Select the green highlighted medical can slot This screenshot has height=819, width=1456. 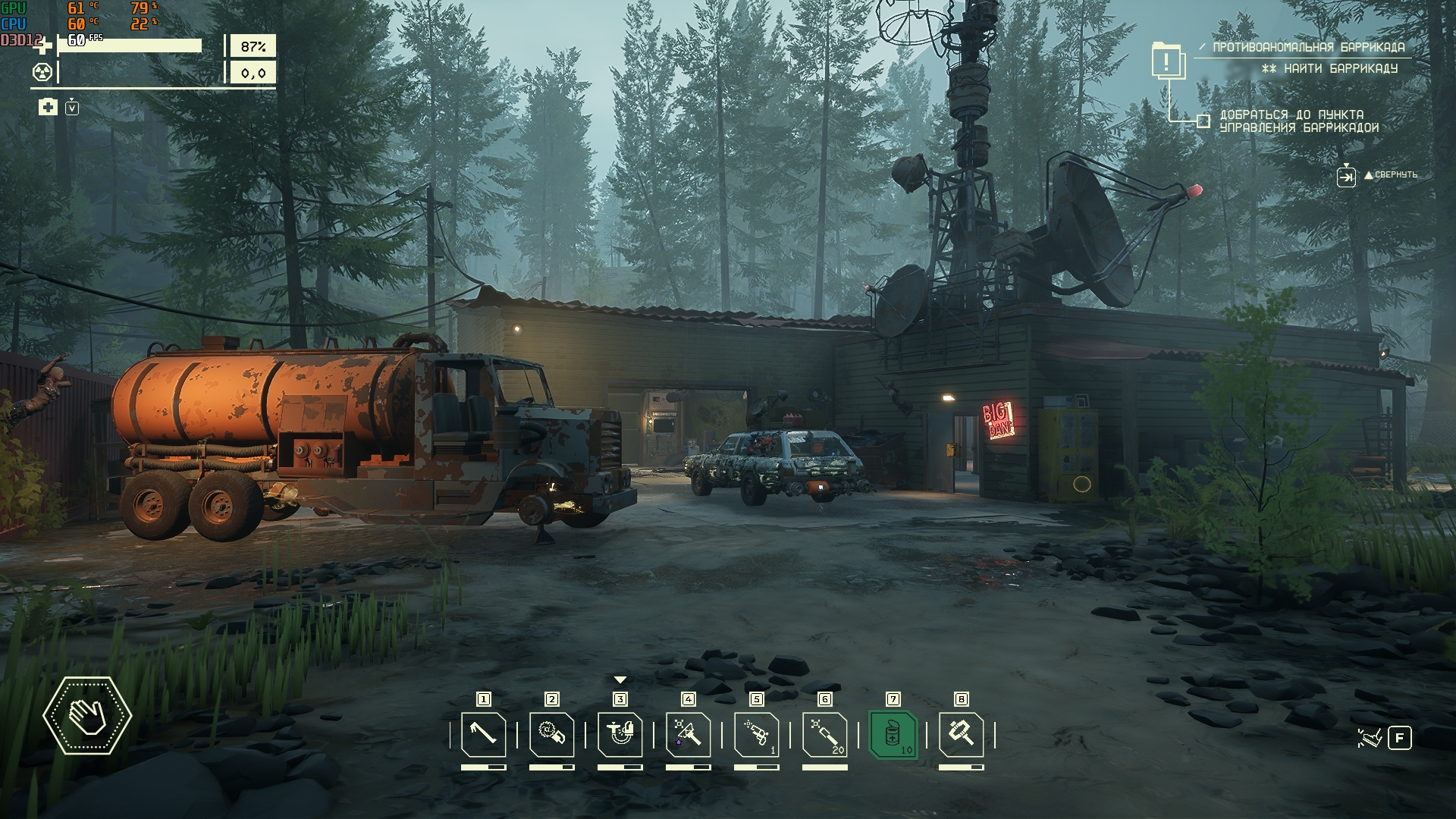[x=893, y=734]
